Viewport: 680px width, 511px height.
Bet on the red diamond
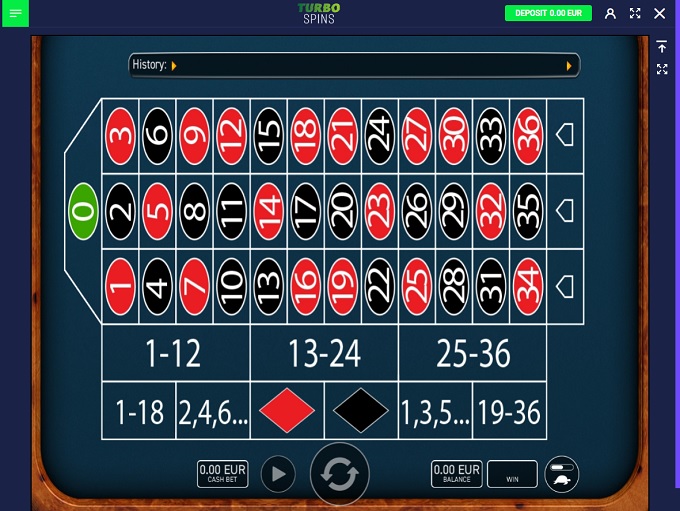287,411
